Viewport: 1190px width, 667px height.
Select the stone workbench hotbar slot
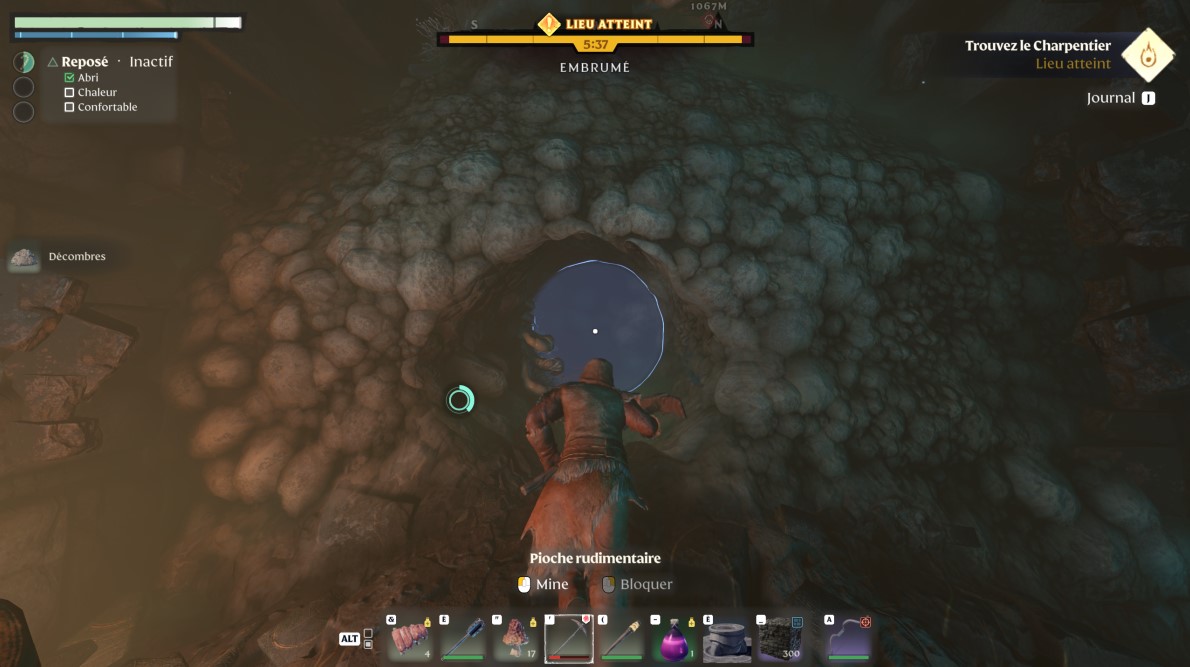coord(727,638)
